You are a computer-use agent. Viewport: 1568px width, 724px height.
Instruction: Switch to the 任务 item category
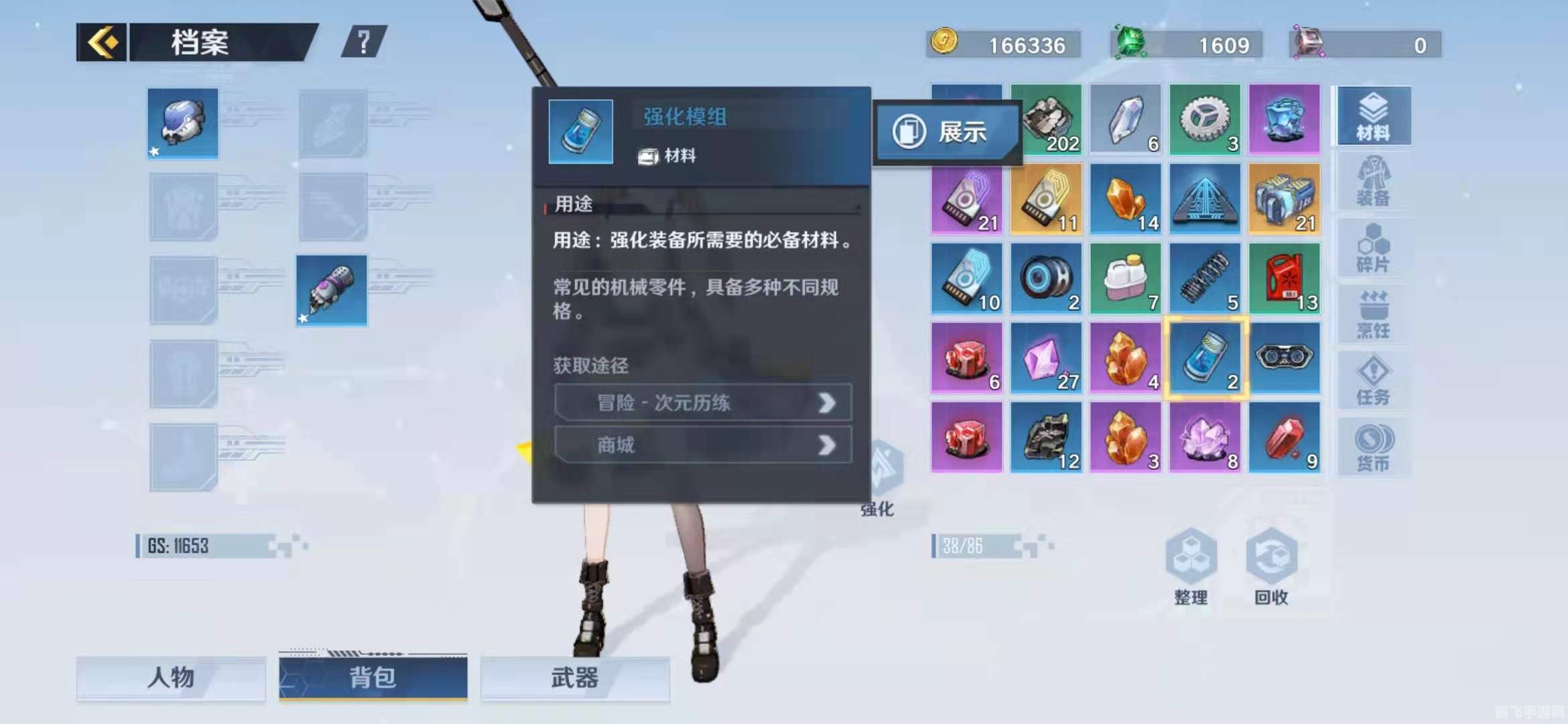click(1374, 379)
